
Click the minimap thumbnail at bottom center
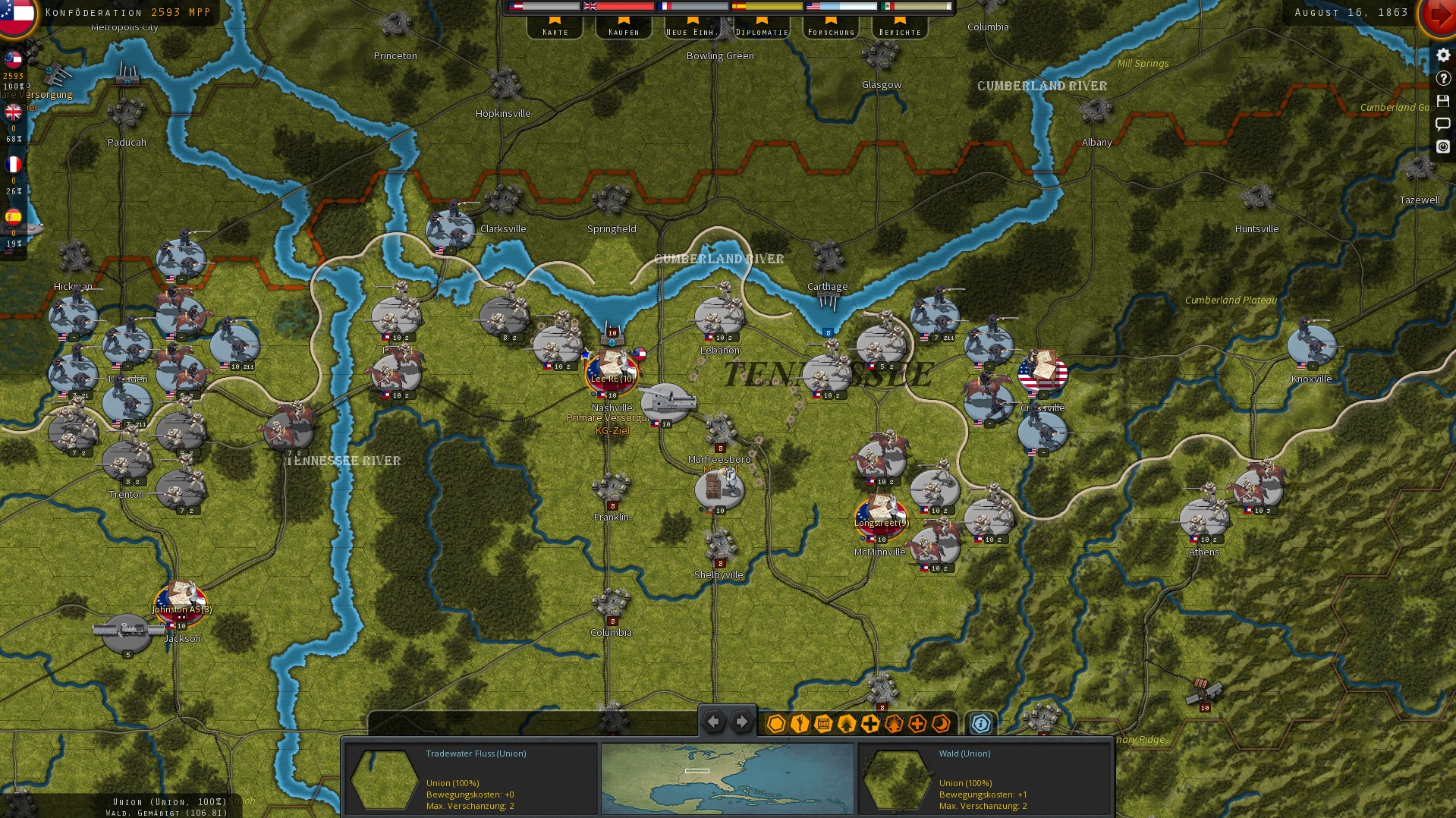726,779
